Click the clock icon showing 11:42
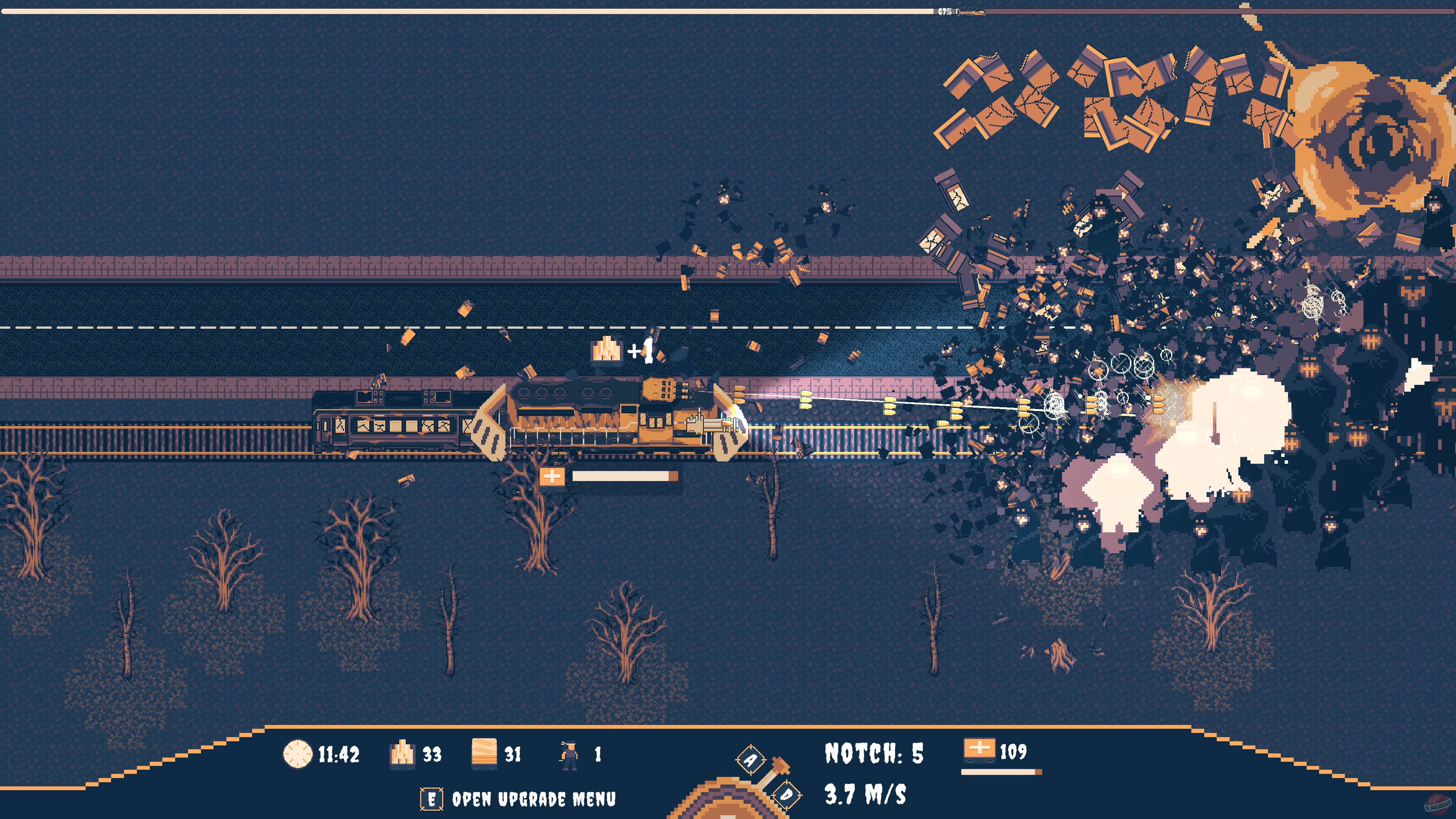 298,753
